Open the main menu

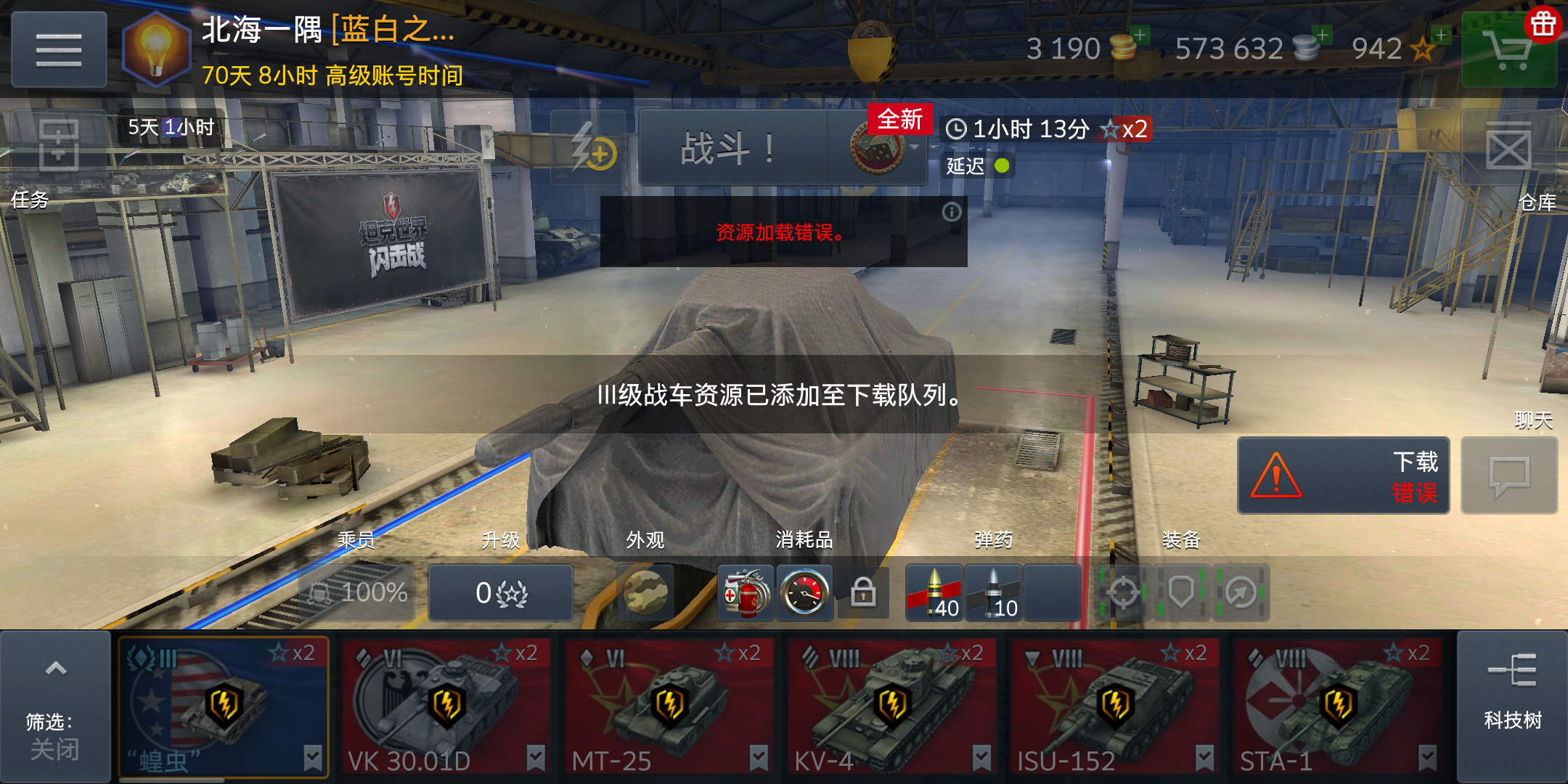[x=58, y=48]
